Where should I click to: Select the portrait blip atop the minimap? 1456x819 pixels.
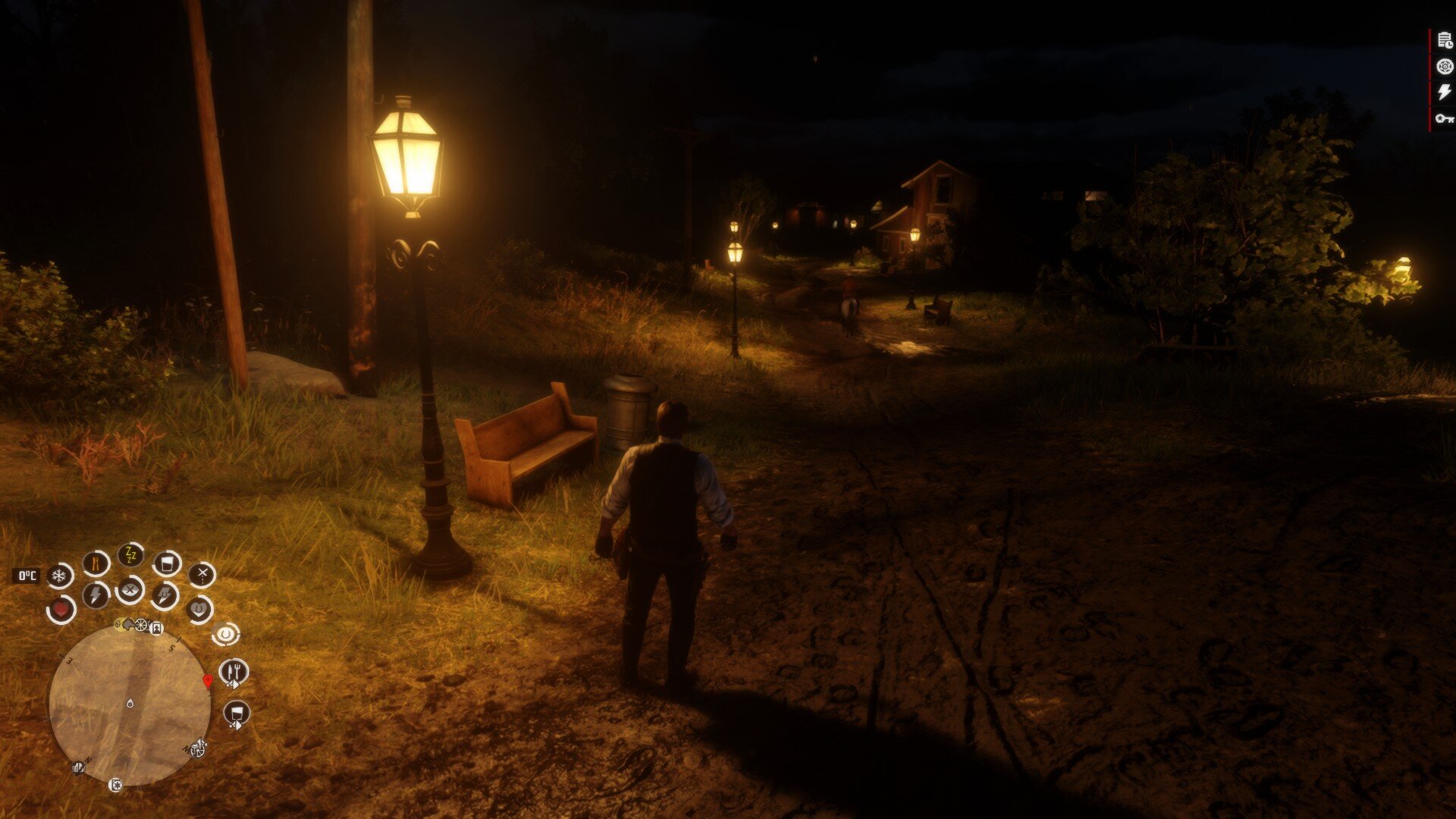tap(157, 627)
